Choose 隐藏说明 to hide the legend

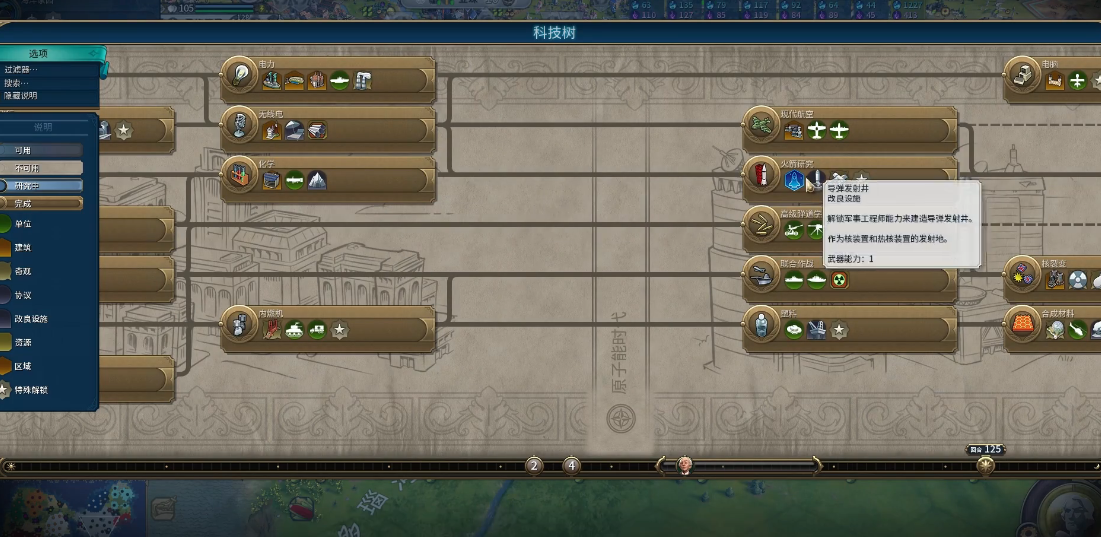[x=21, y=96]
